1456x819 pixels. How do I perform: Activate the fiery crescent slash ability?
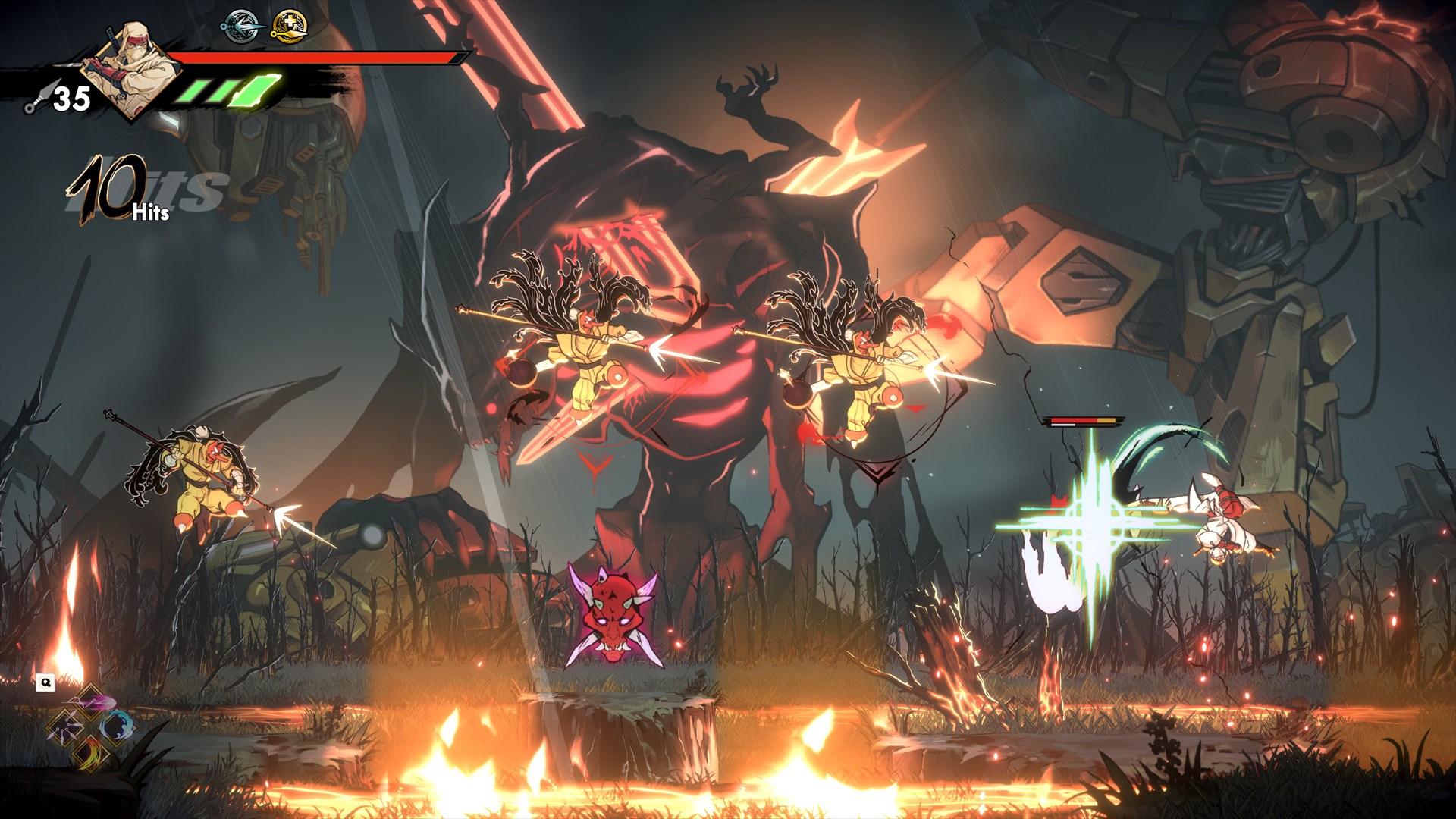[91, 752]
